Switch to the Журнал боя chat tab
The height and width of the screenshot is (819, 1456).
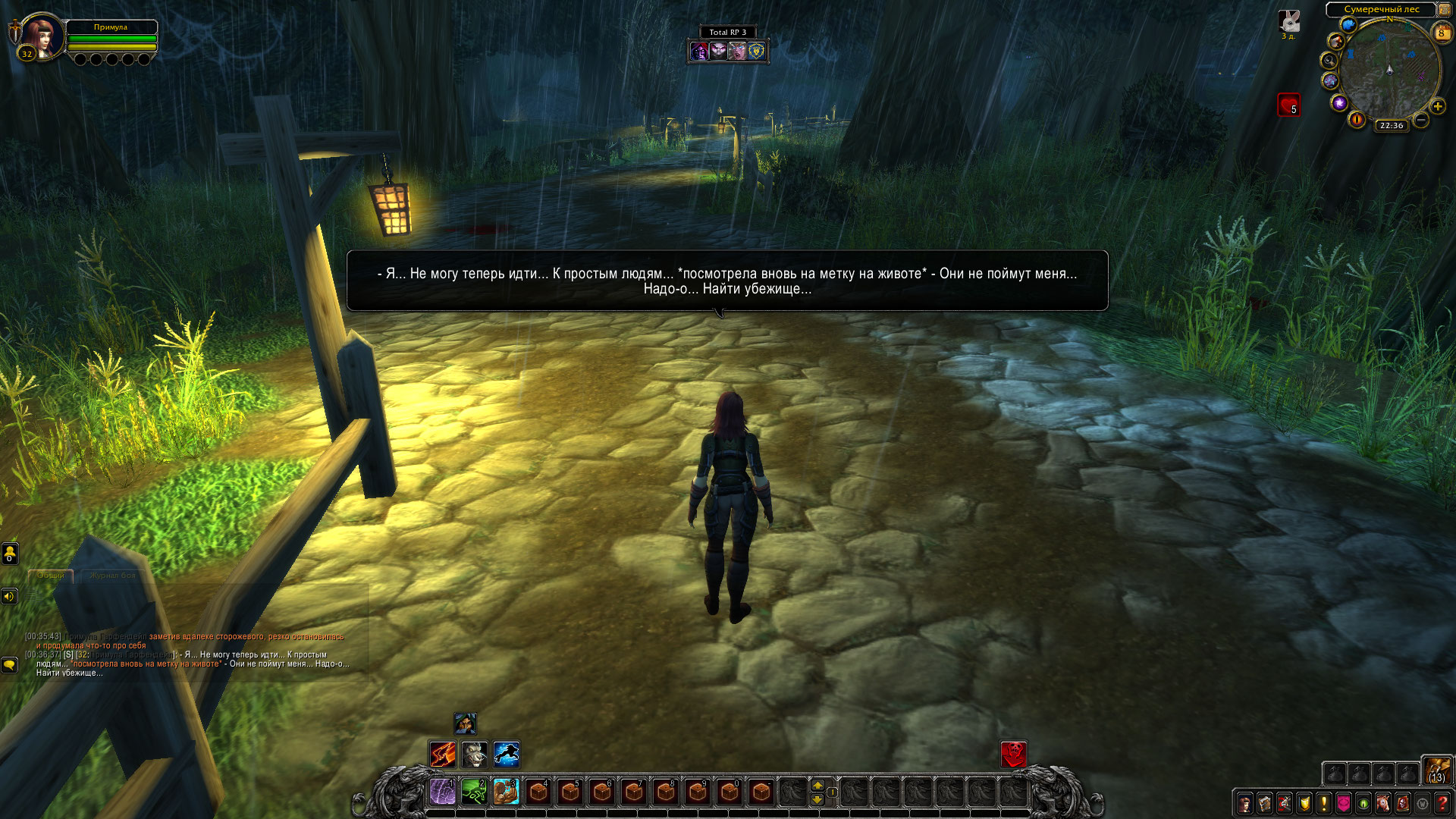(112, 576)
